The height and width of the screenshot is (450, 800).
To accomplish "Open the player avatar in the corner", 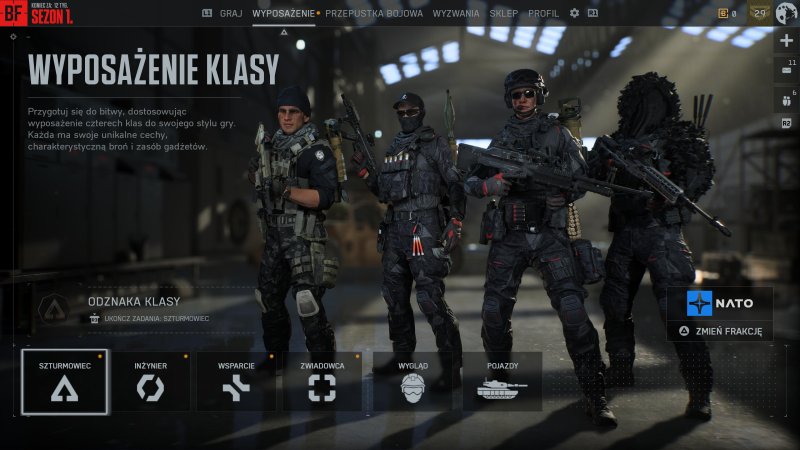I will [x=786, y=13].
